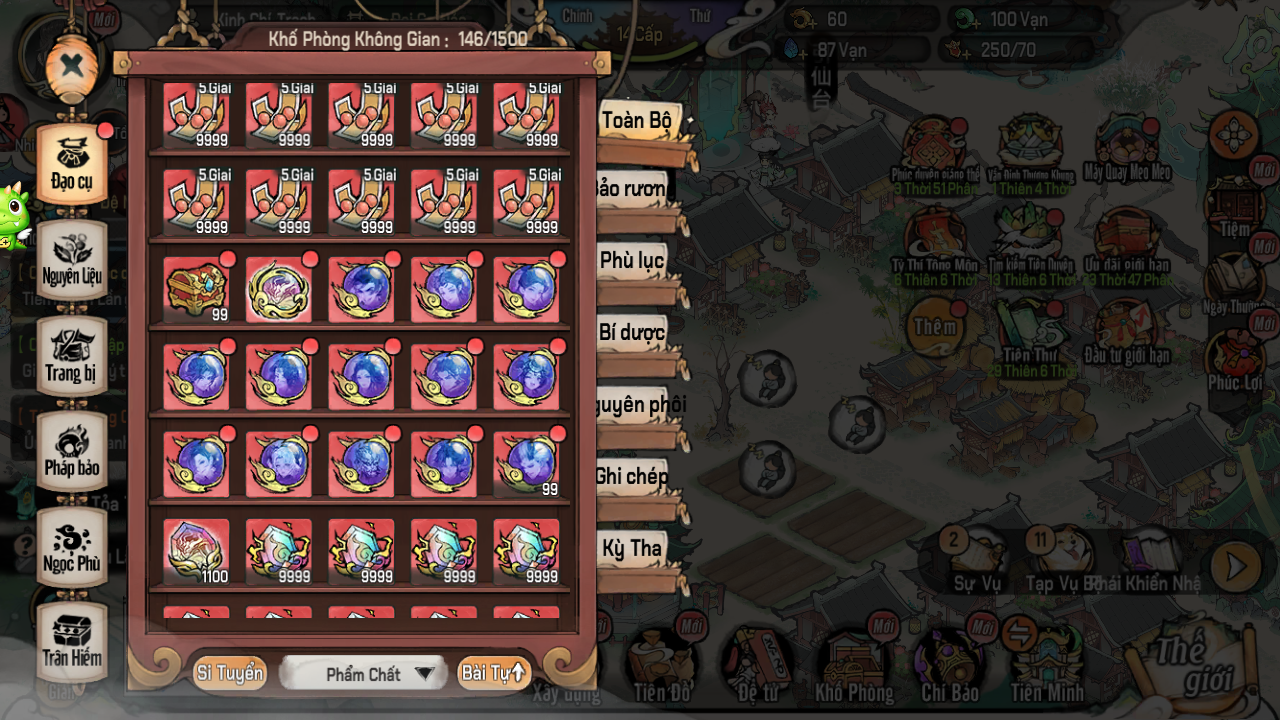Viewport: 1280px width, 720px height.
Task: Filter items by Phù lục
Action: pos(632,261)
